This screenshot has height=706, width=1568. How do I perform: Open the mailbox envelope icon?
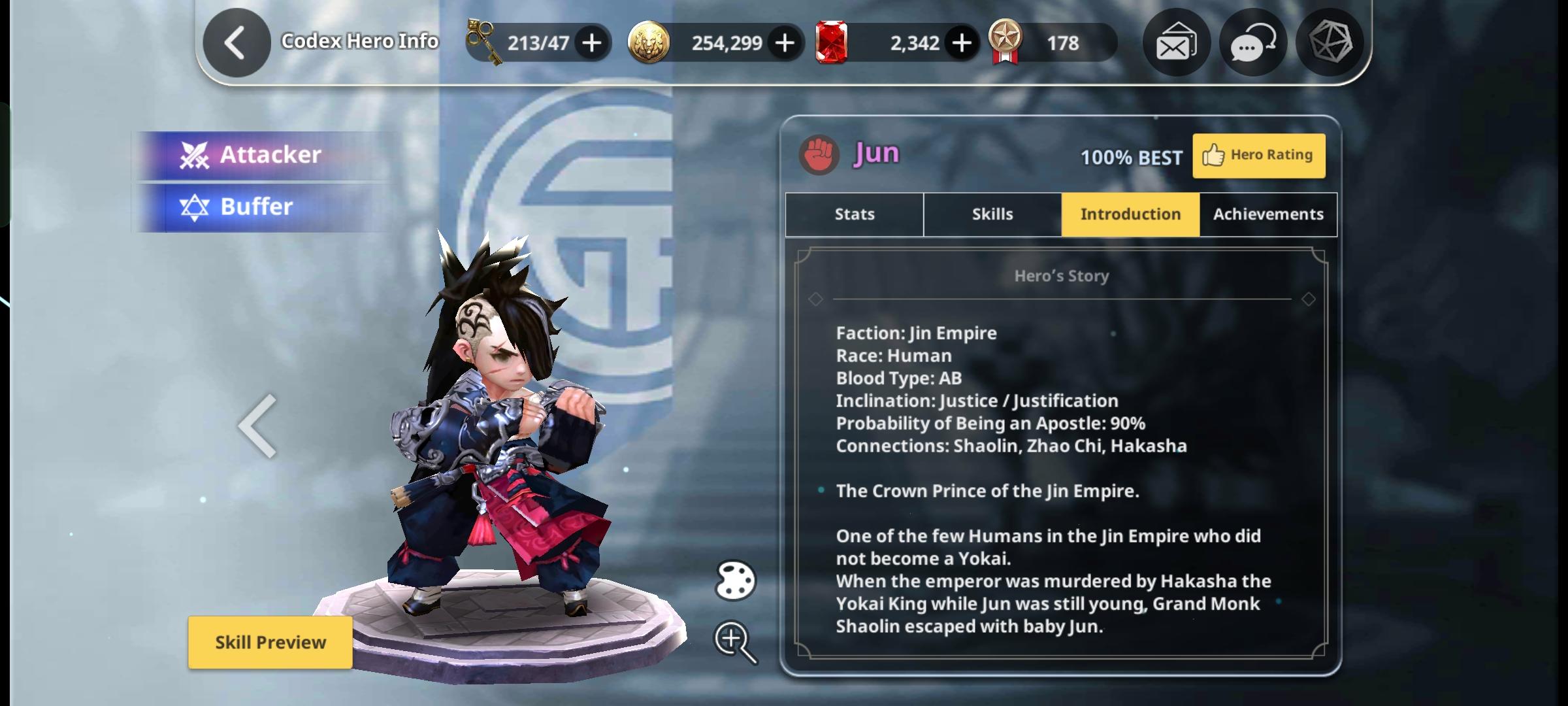tap(1176, 43)
